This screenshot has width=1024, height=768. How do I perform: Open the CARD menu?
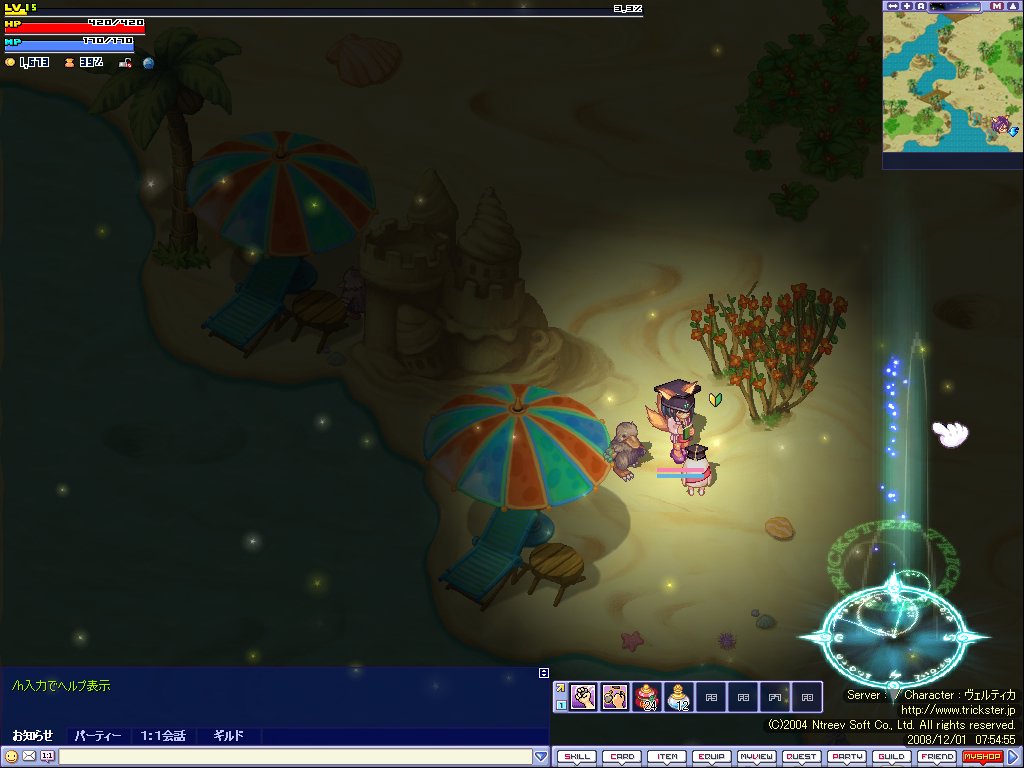pyautogui.click(x=622, y=757)
